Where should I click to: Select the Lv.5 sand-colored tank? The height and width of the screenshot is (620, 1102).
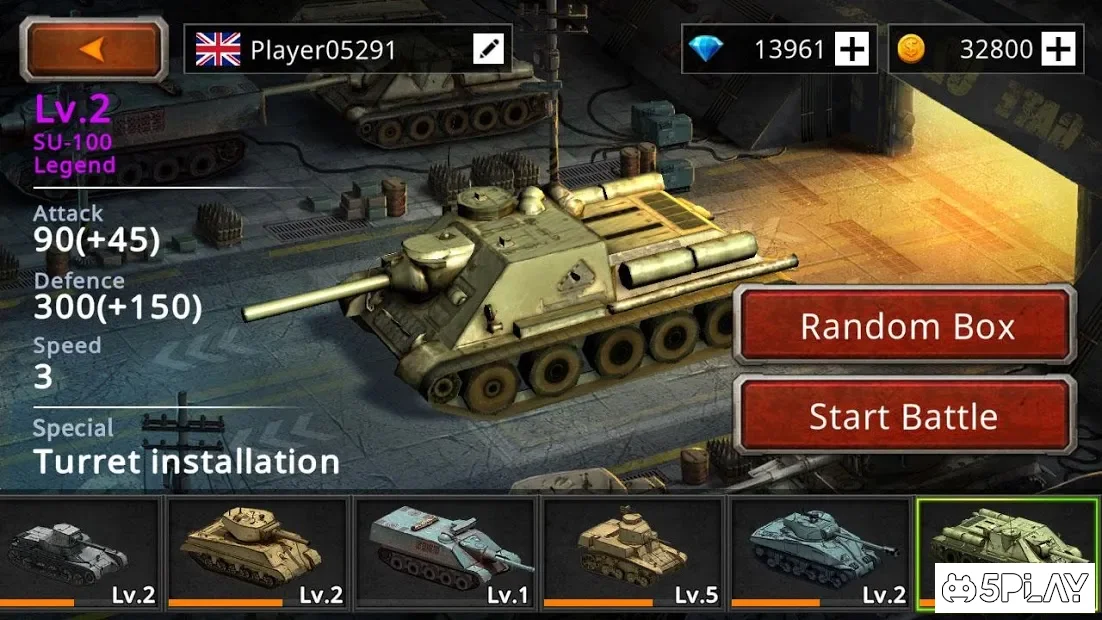632,552
